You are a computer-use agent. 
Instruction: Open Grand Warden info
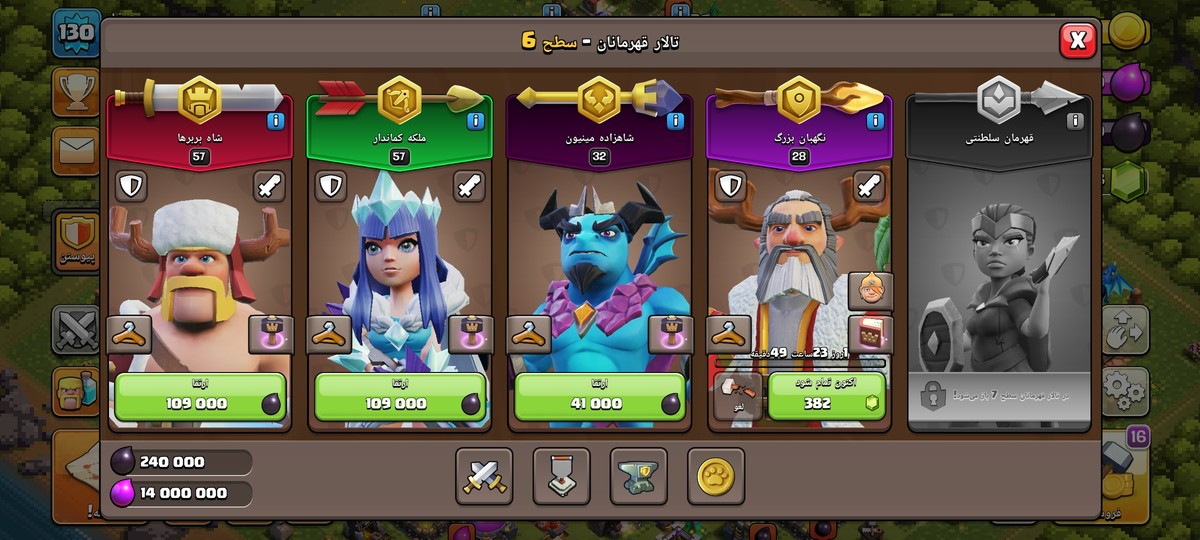click(x=875, y=122)
